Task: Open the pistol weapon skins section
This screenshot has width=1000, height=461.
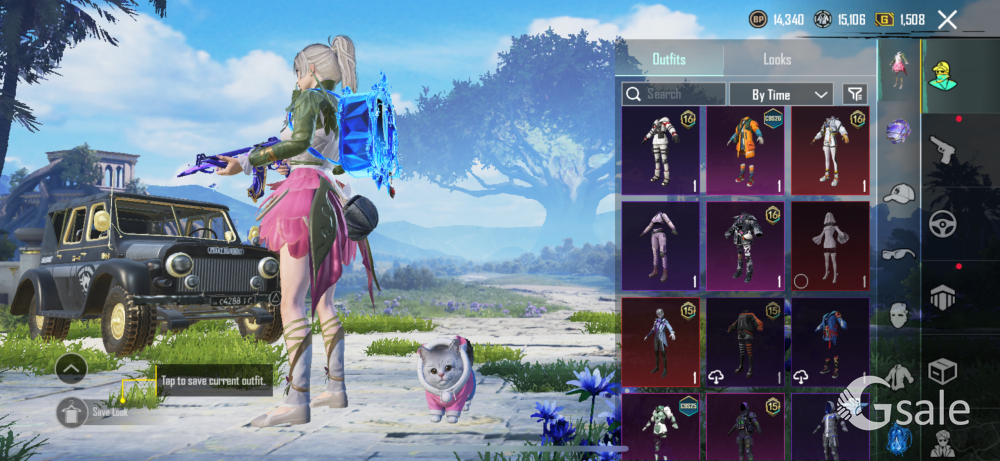Action: 943,150
